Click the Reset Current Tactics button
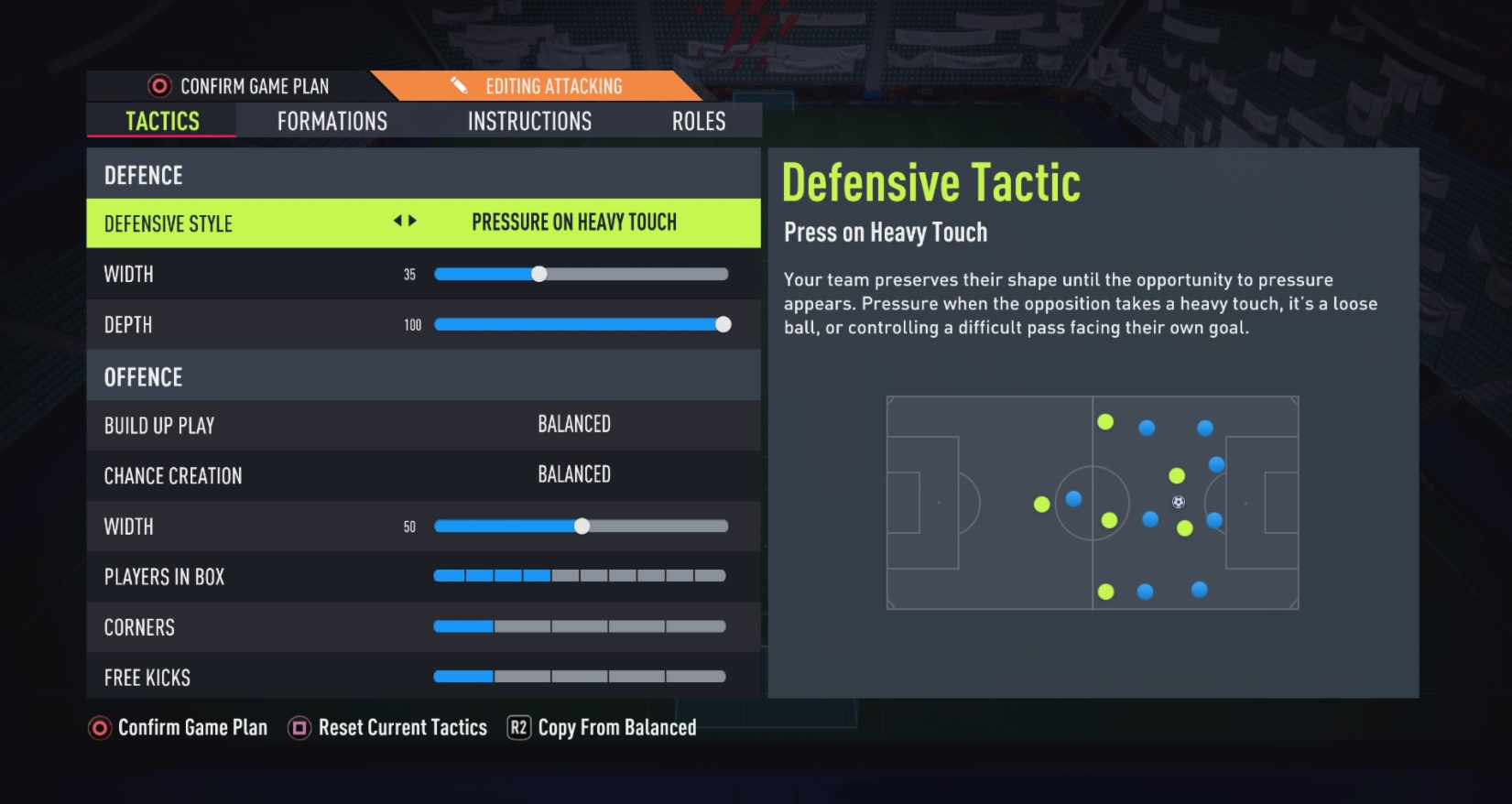This screenshot has height=804, width=1512. 402,727
